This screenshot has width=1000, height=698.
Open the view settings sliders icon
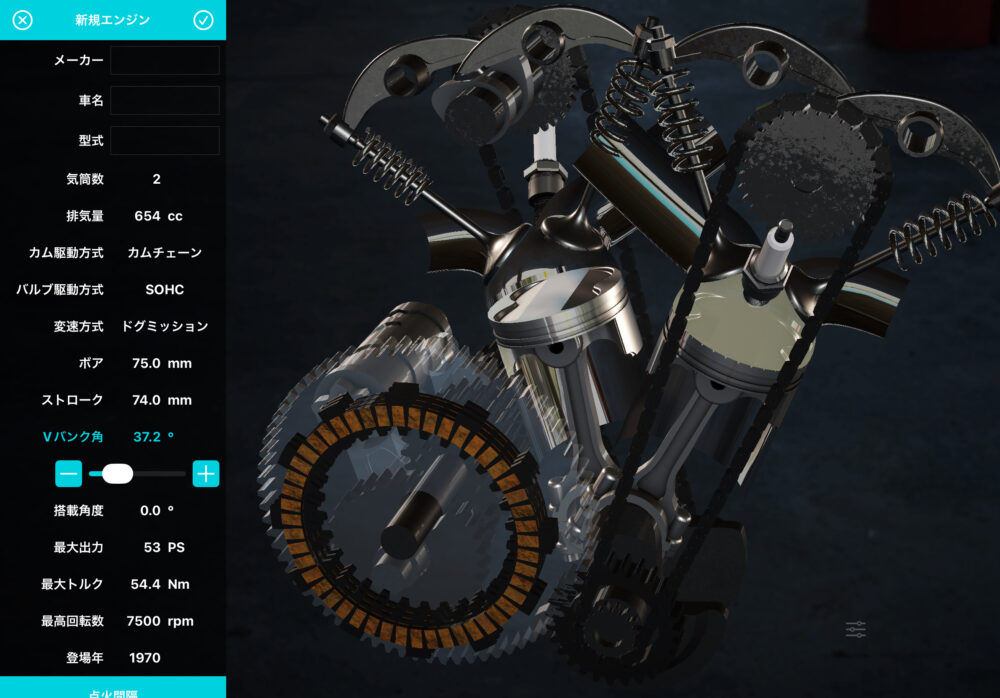pos(855,629)
